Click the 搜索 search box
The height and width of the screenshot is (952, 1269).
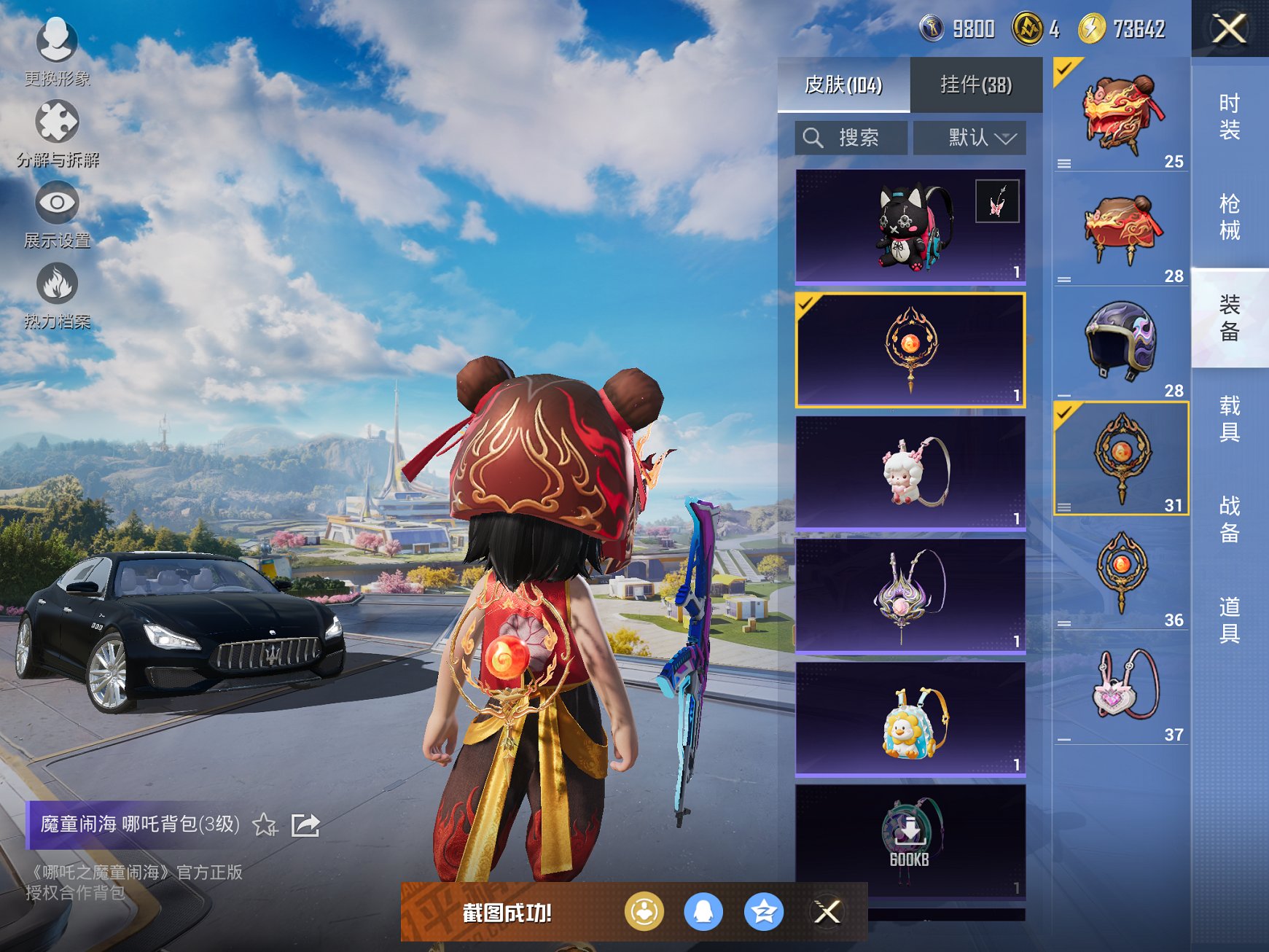click(851, 138)
